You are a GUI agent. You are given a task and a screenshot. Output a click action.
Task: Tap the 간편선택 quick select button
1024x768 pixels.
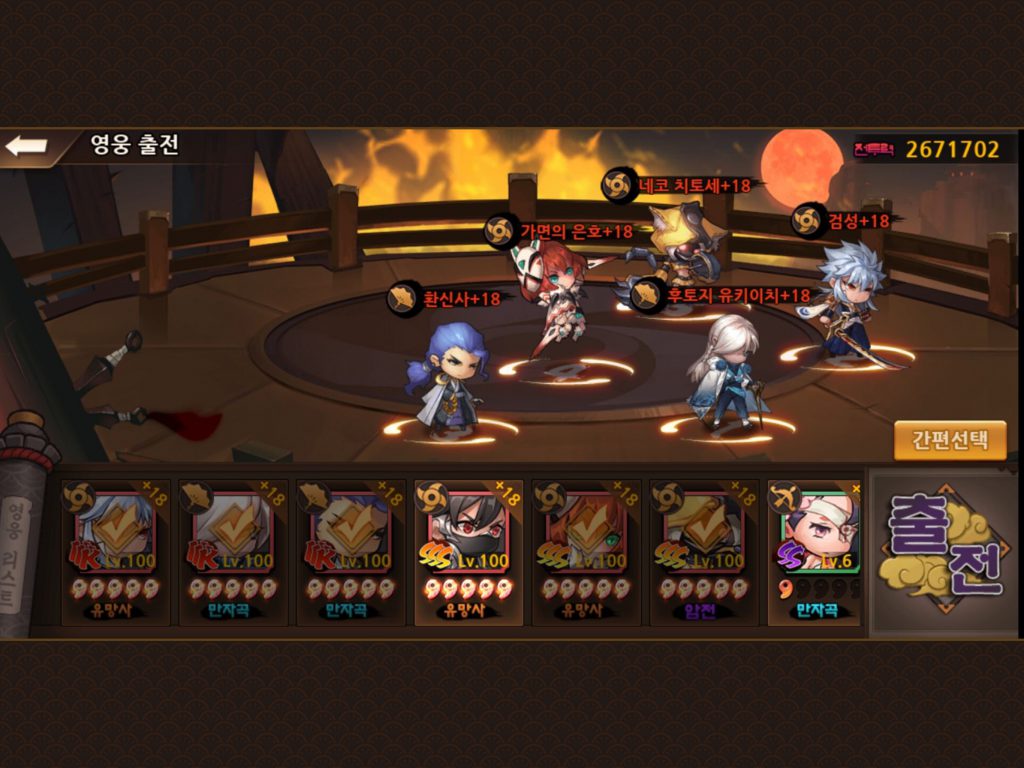[x=949, y=440]
